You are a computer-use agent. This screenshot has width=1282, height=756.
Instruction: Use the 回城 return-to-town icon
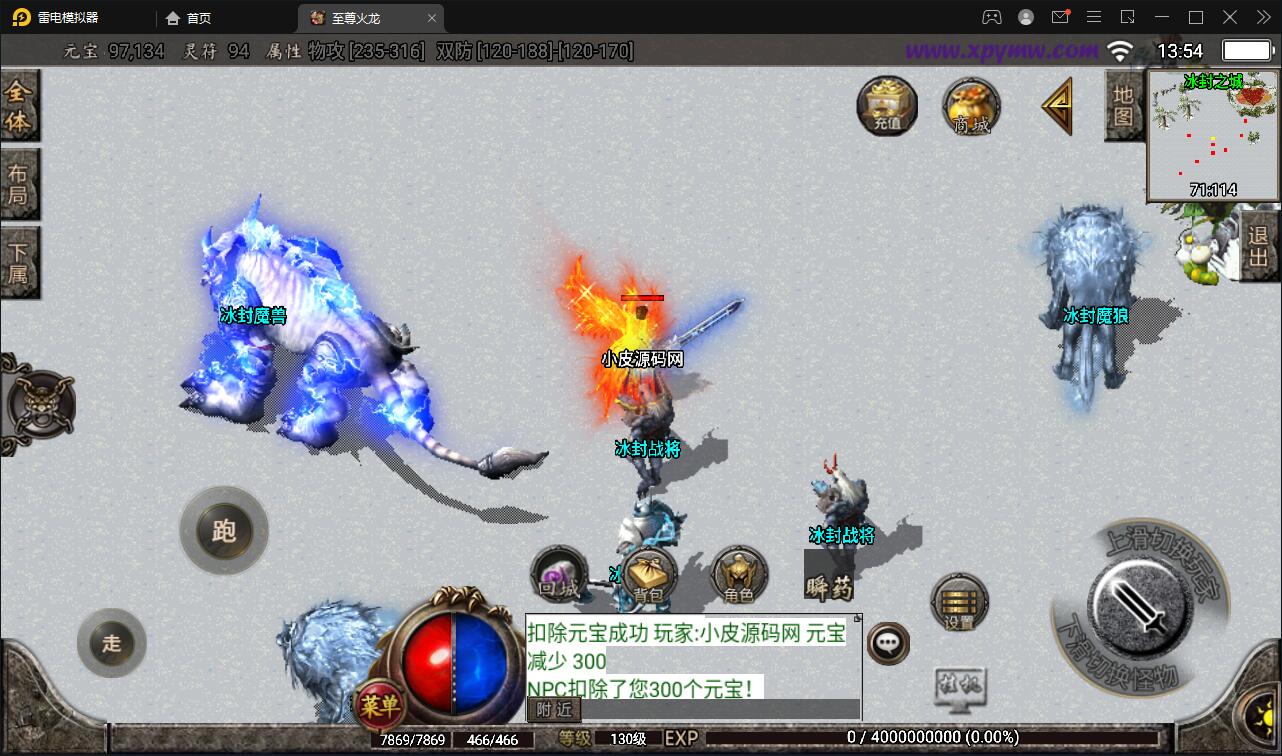tap(558, 575)
